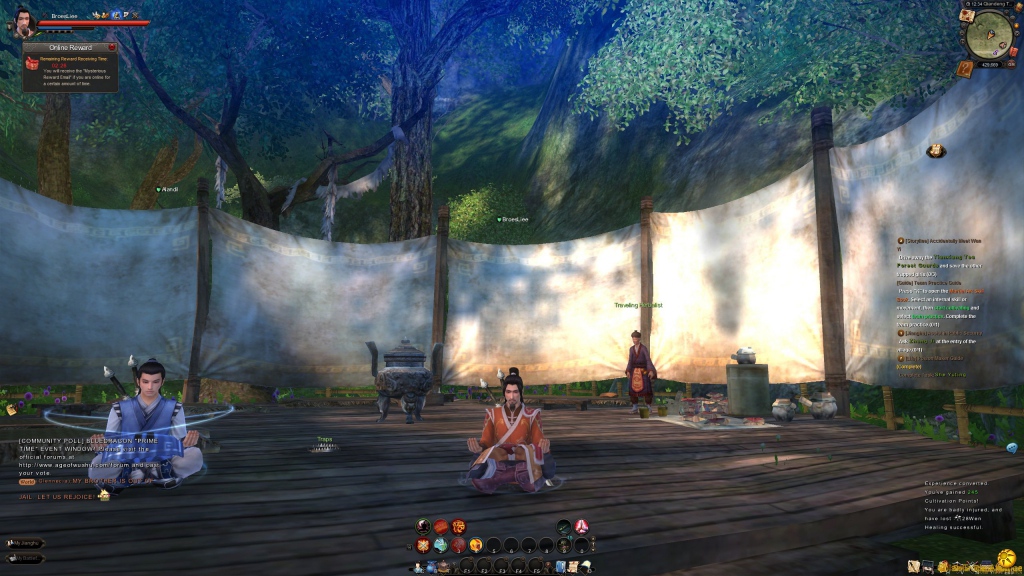Click the BroesLiee character portrait
The width and height of the screenshot is (1024, 576).
coord(23,22)
